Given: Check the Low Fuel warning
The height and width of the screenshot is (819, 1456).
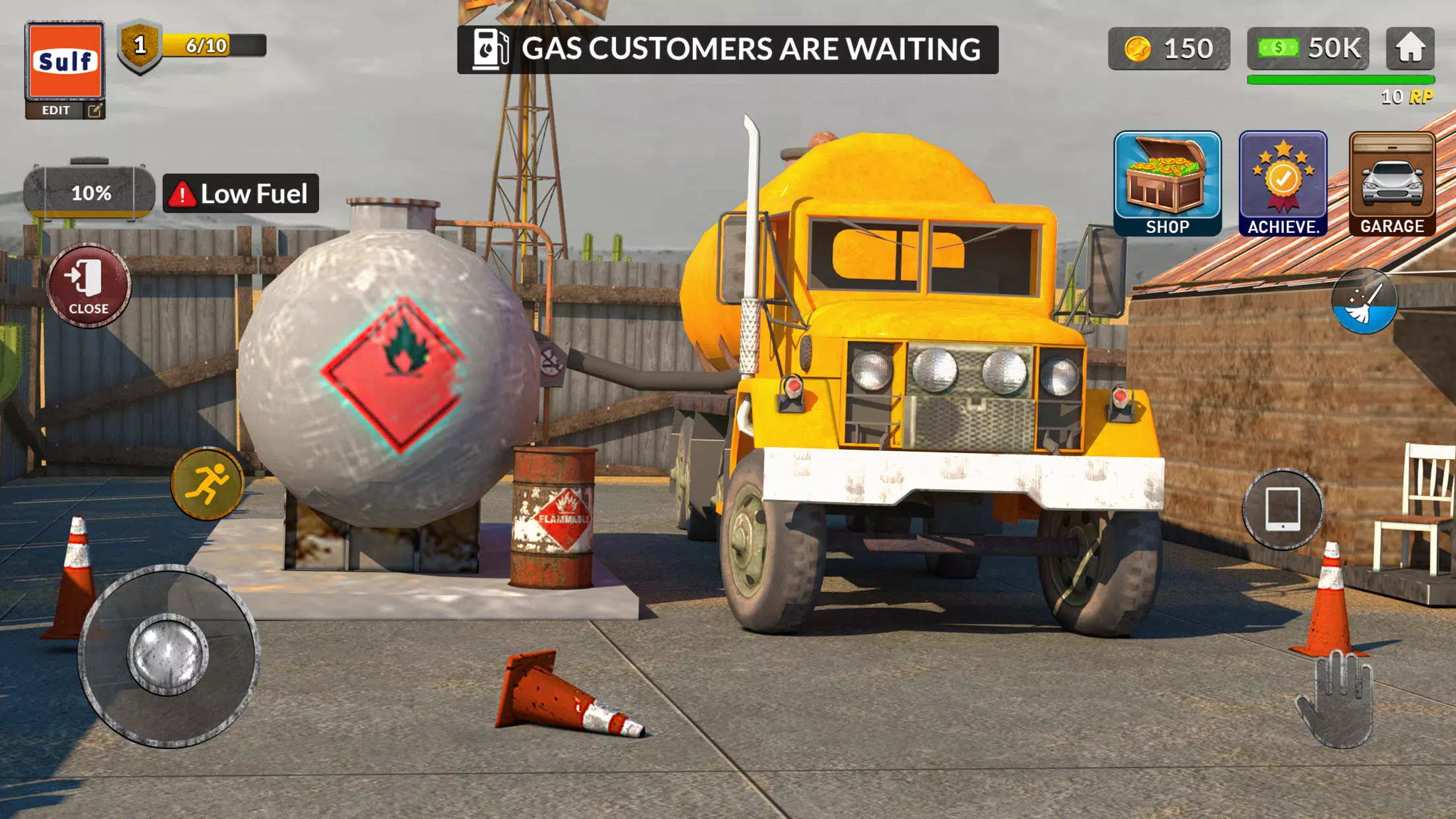Looking at the screenshot, I should click(241, 194).
